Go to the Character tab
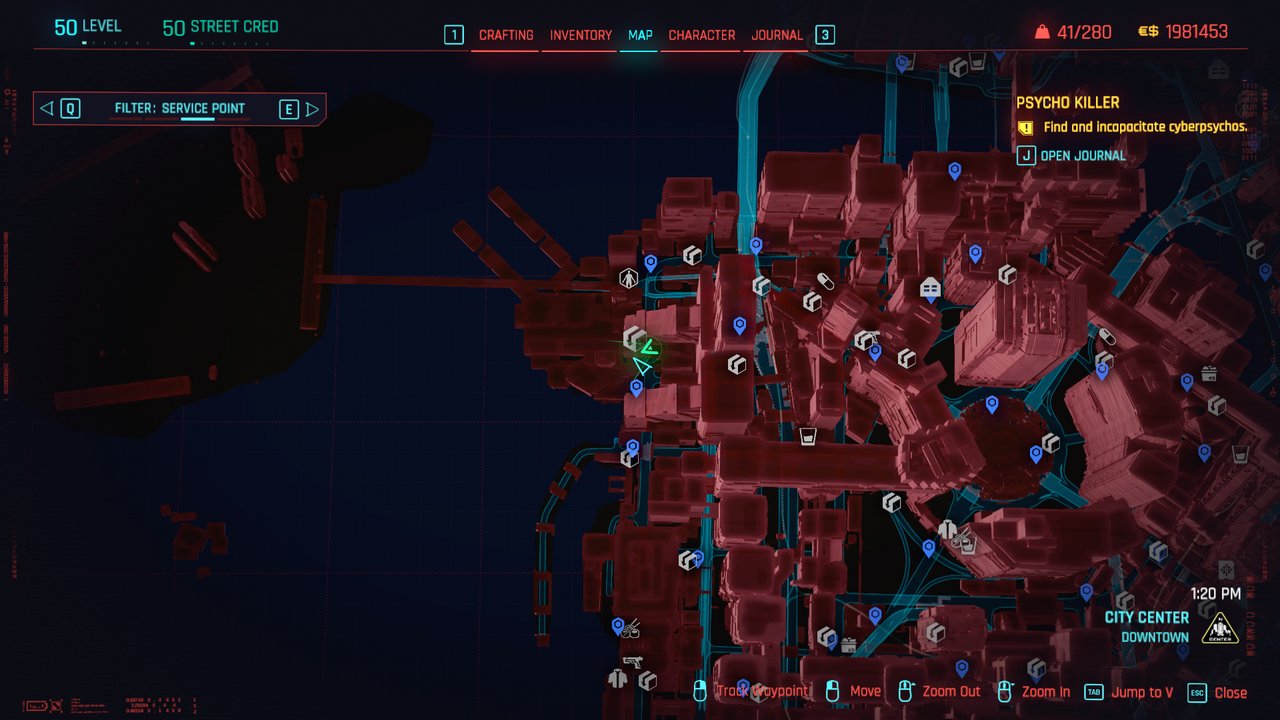 701,35
